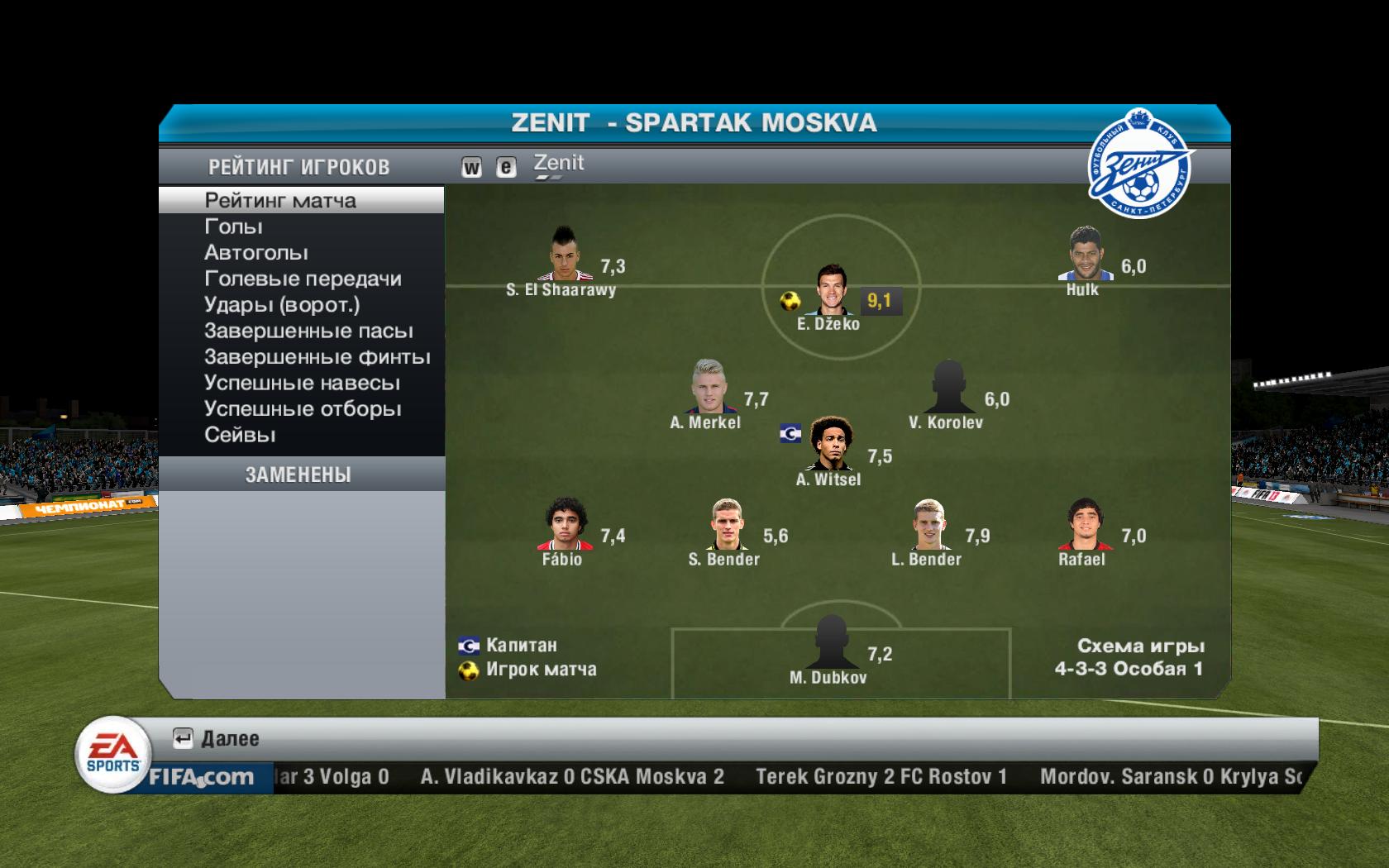Viewport: 1389px width, 868px height.
Task: Select the Сейвы menu item
Action: [x=240, y=435]
